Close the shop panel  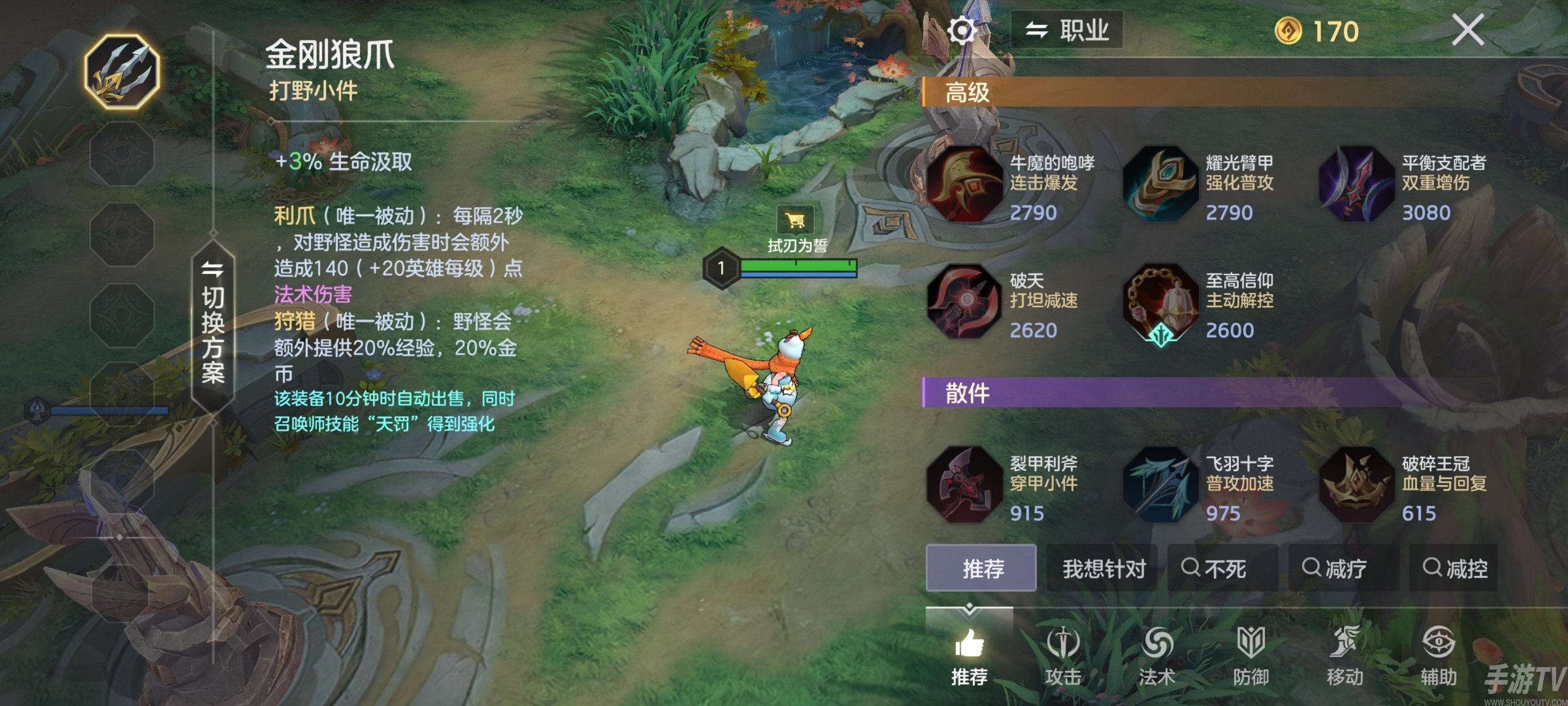point(1467,30)
